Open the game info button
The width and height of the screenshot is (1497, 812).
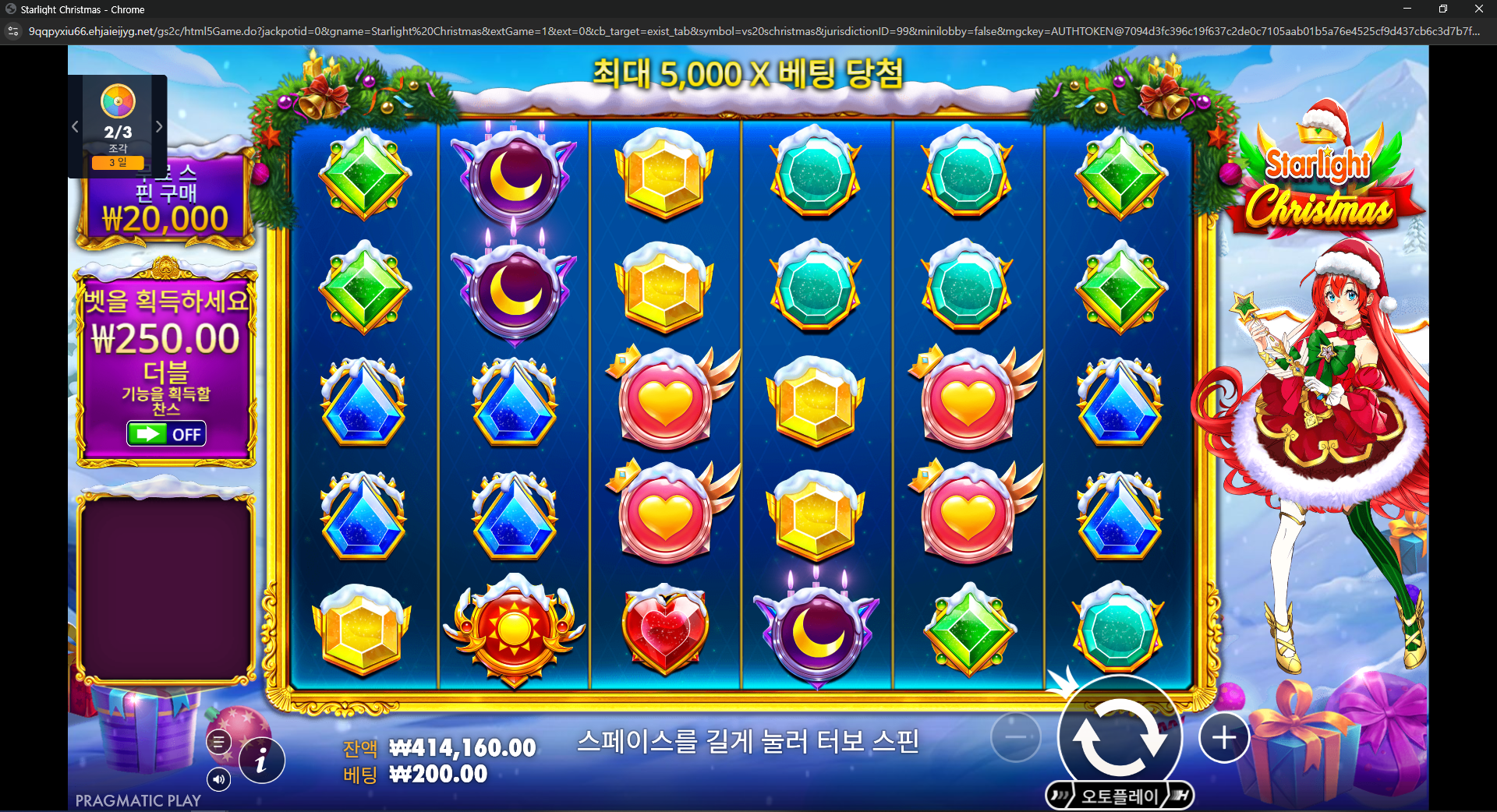(x=261, y=760)
